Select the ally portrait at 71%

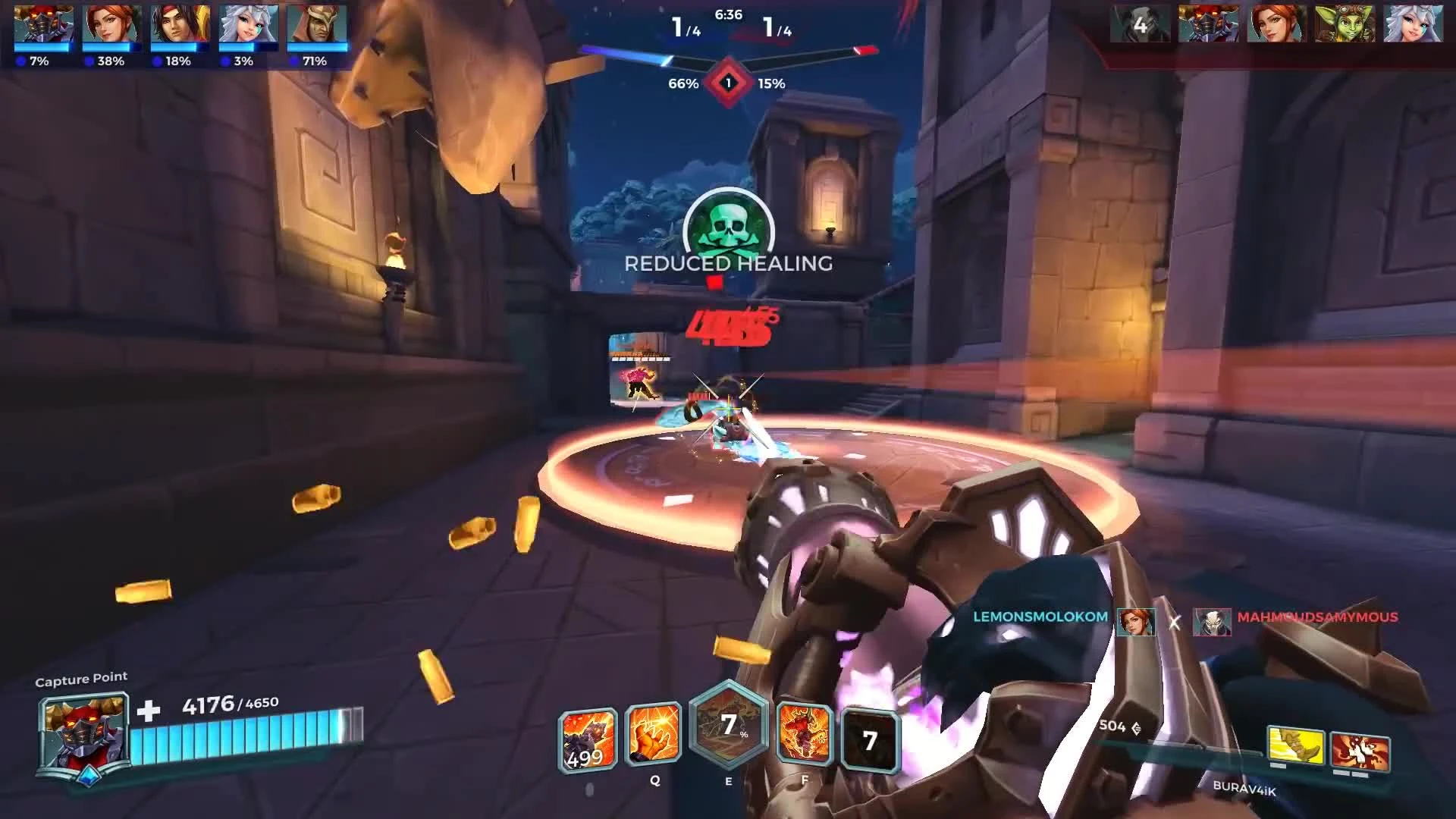click(x=315, y=24)
